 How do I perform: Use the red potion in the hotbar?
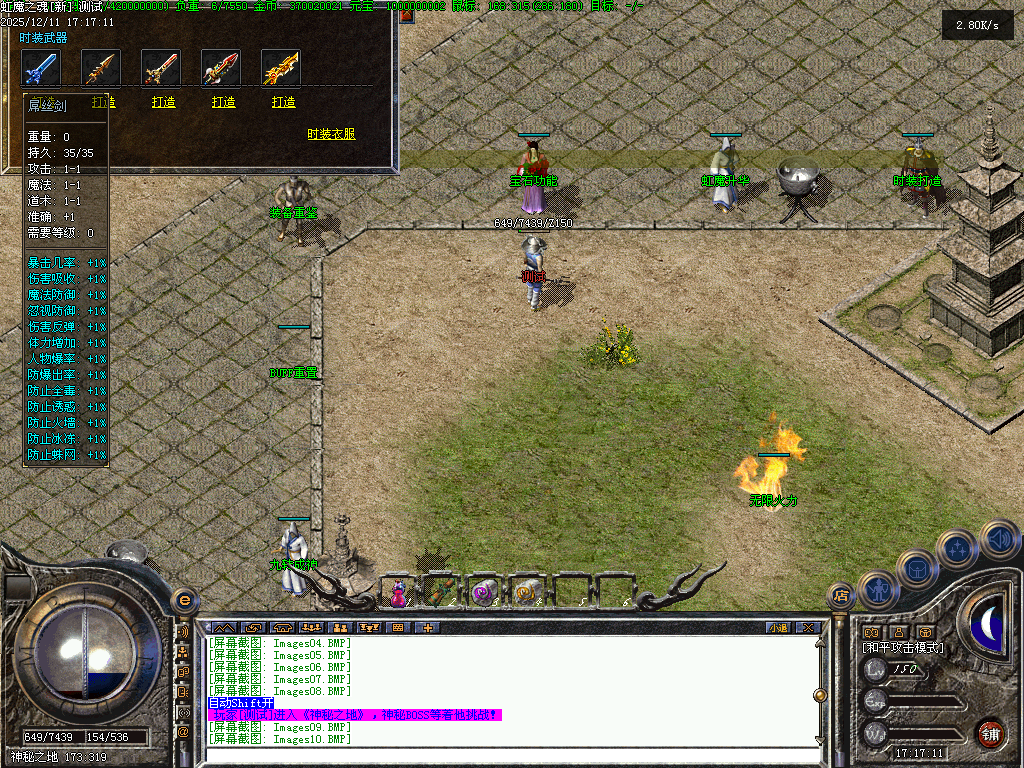[399, 592]
